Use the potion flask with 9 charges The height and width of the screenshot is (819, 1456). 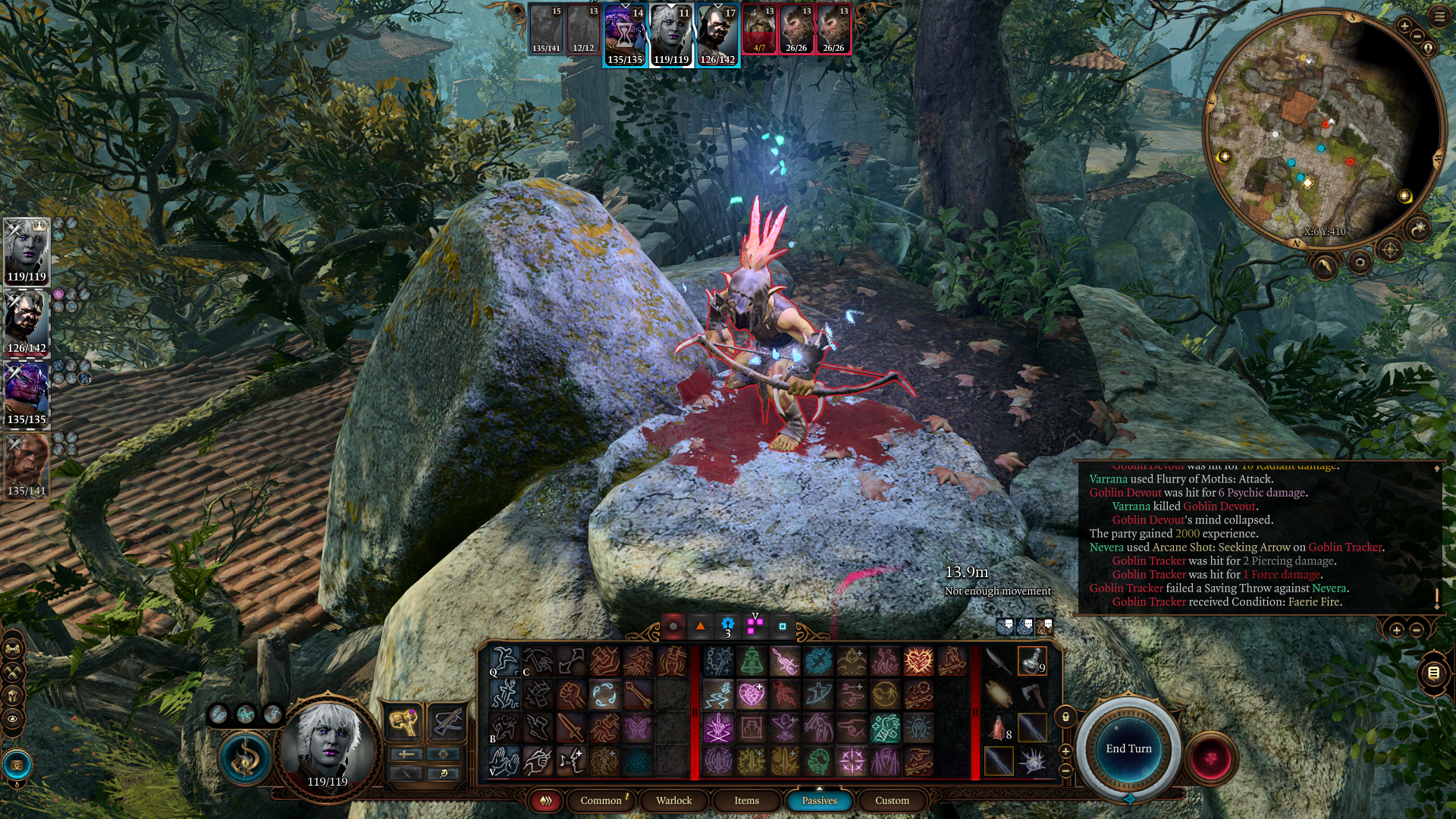click(1031, 661)
